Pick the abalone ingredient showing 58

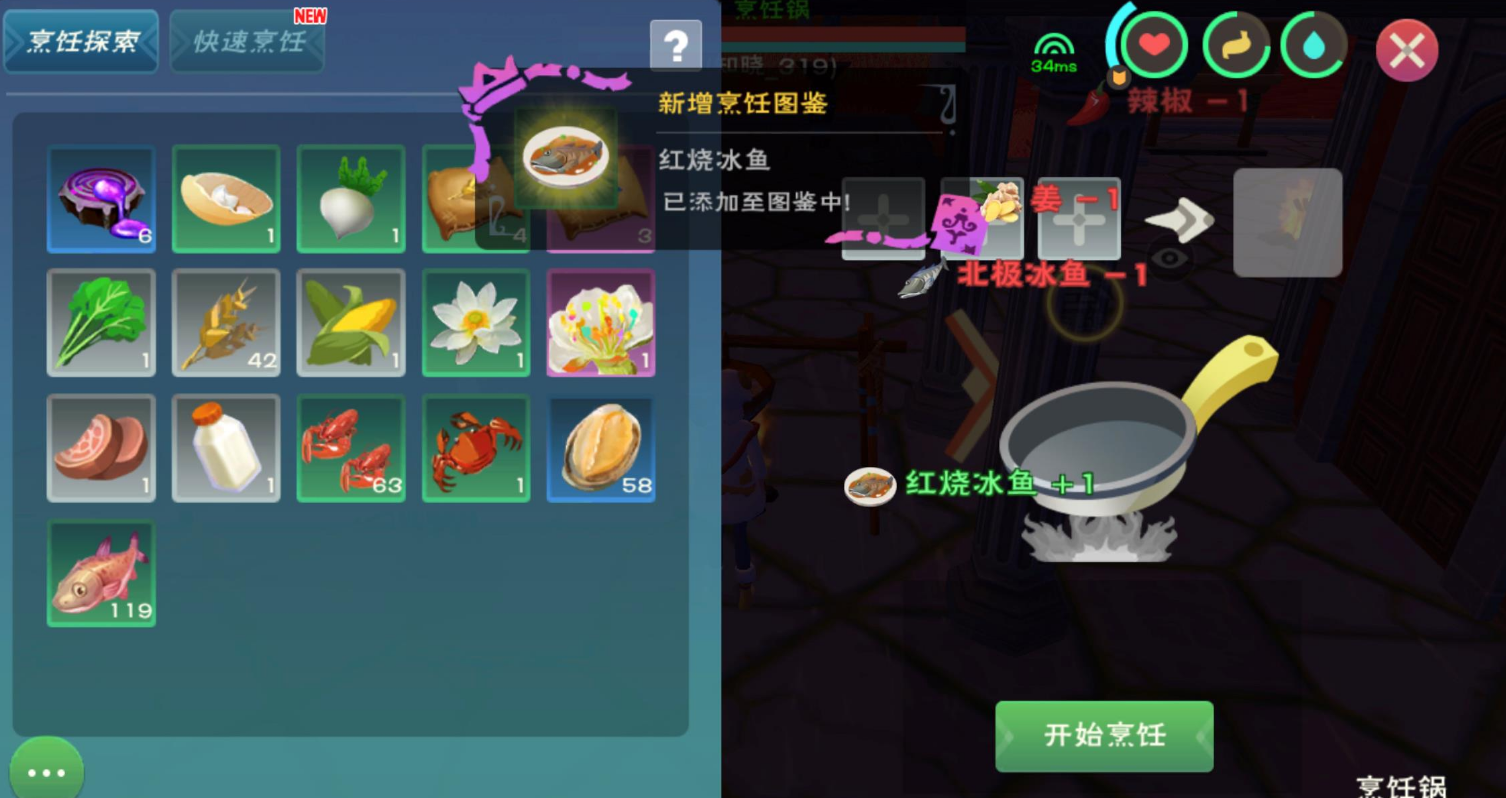pyautogui.click(x=601, y=447)
